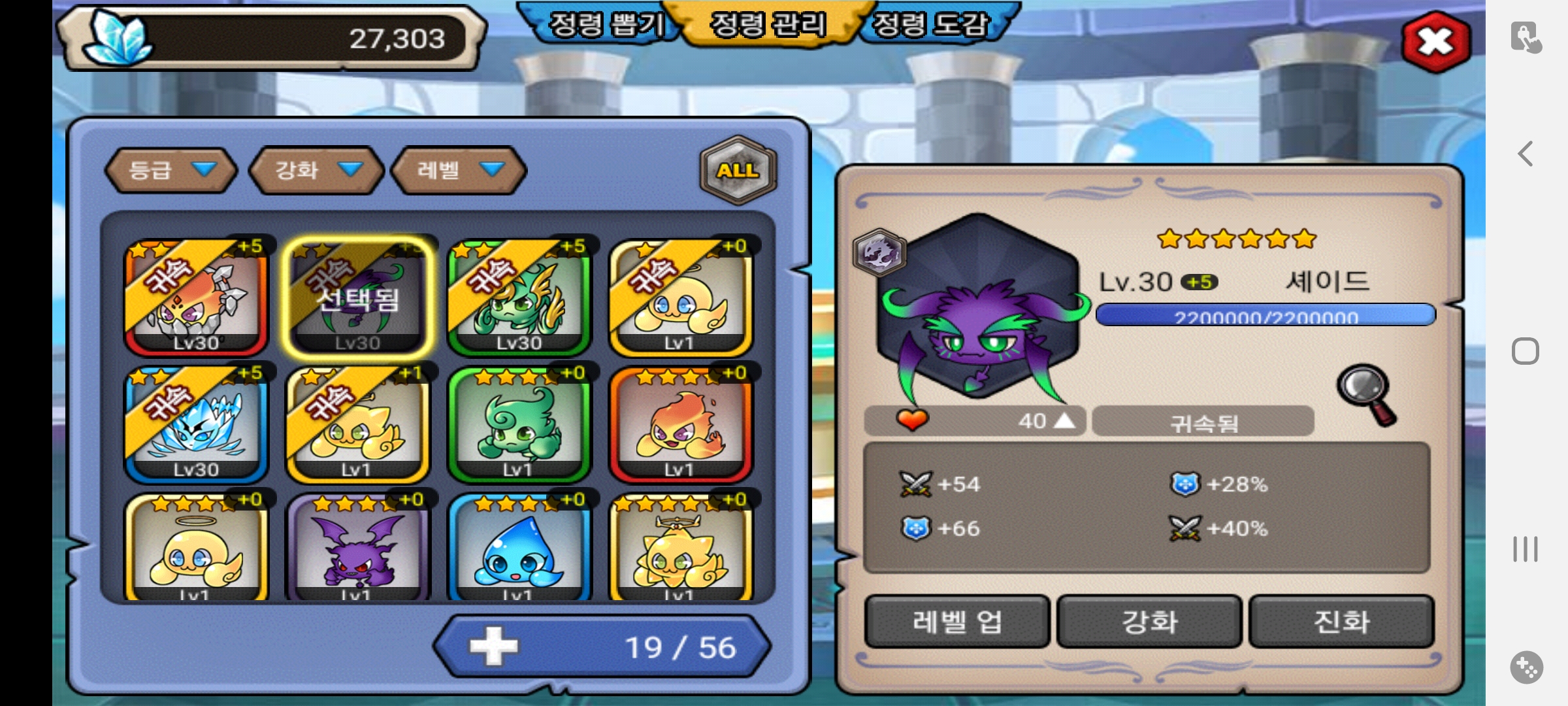The width and height of the screenshot is (1568, 706).
Task: Choose the purple bat spirit card
Action: coord(357,548)
